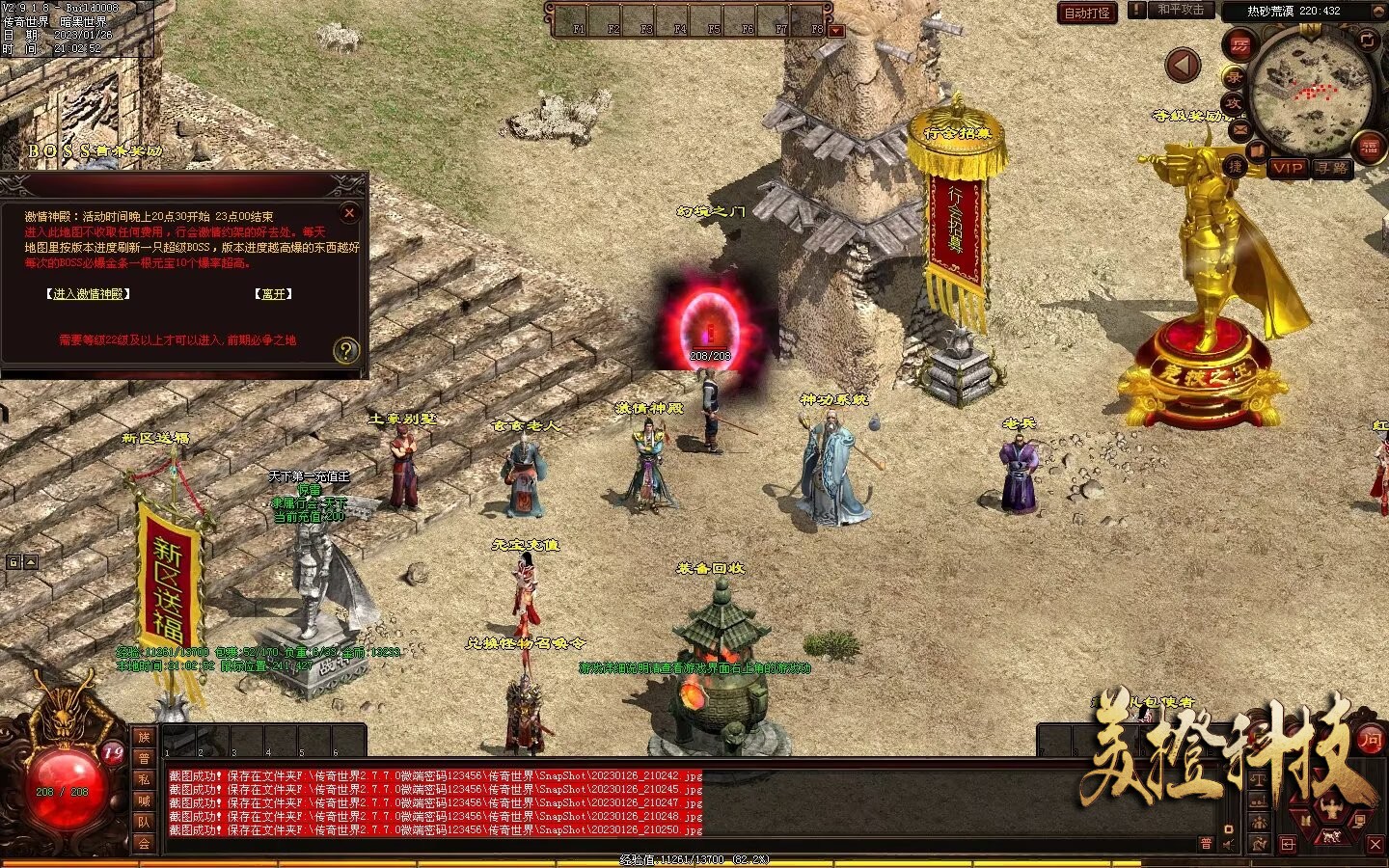Screen dimensions: 1389x868
Task: Open the question mark help in dialog
Action: (345, 351)
